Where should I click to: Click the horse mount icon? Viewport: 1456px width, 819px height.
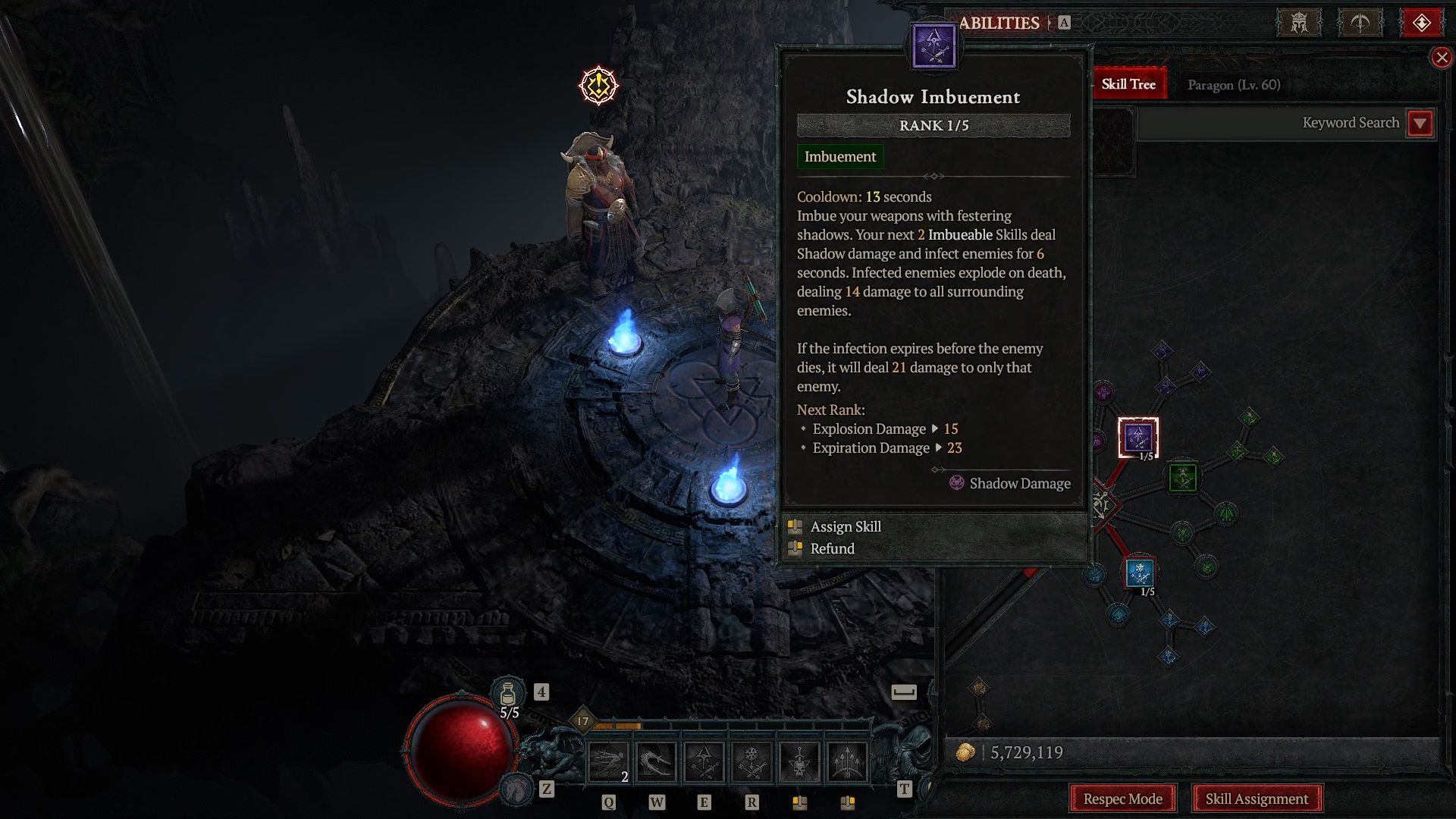pos(517,790)
